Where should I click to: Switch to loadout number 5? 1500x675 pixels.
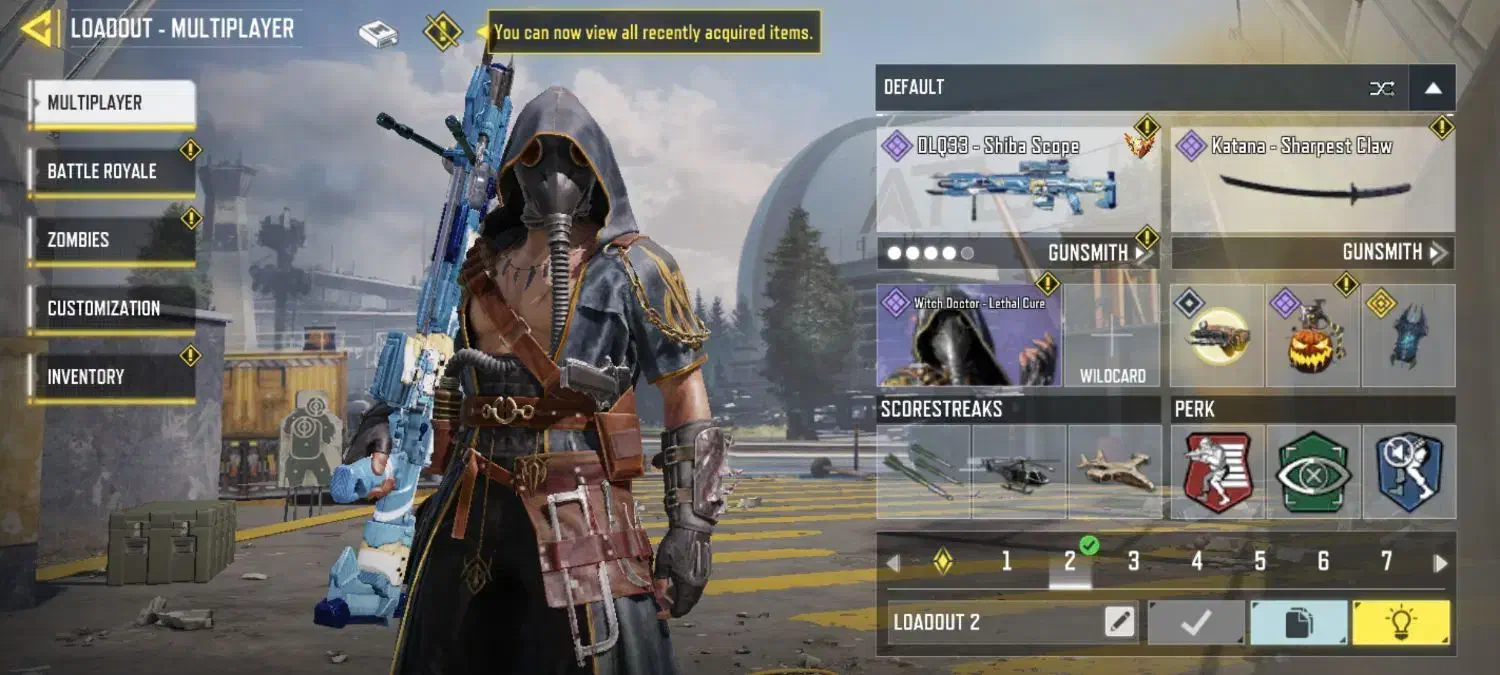(x=1260, y=562)
